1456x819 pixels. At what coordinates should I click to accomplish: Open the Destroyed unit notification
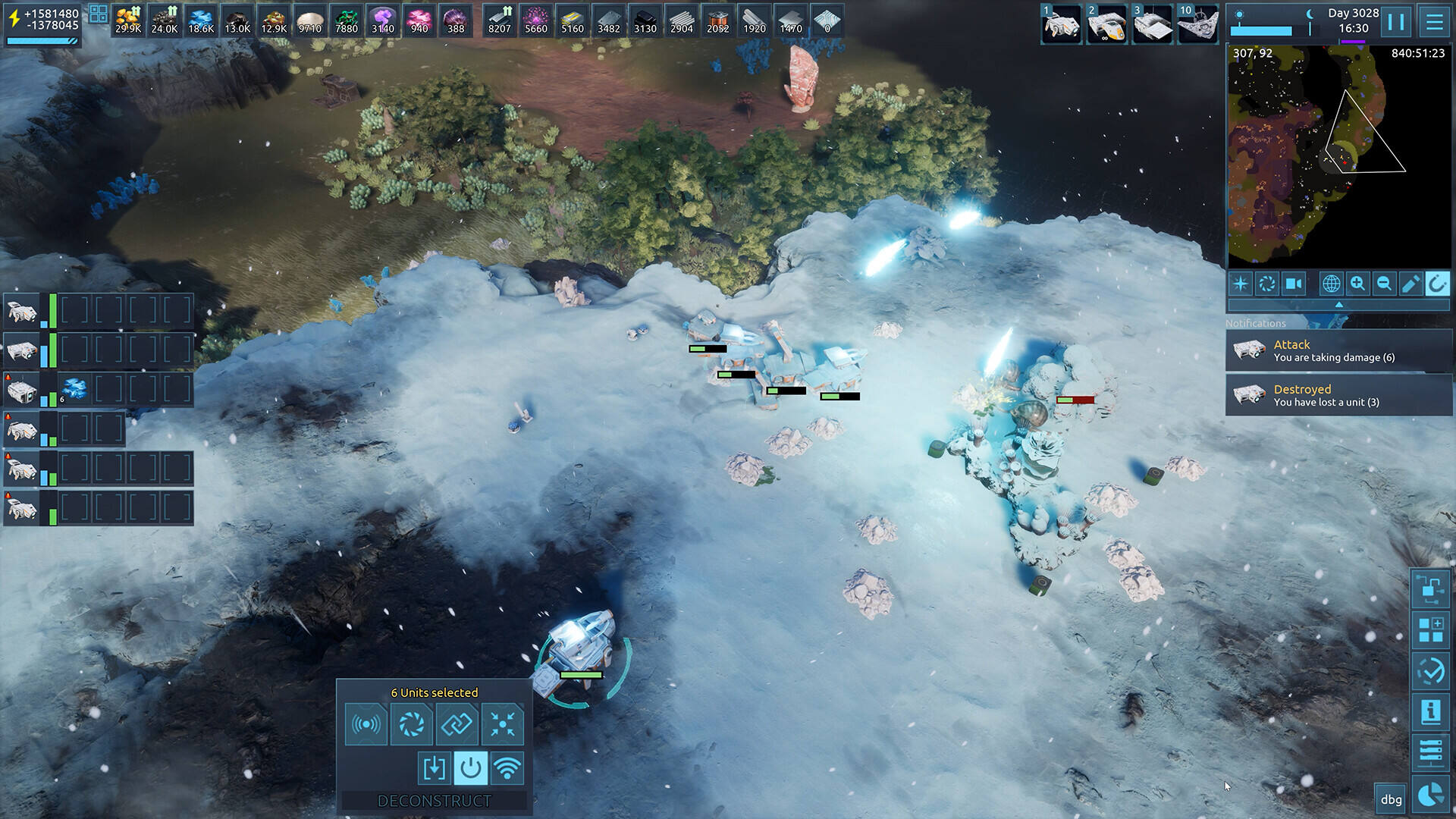[1338, 395]
